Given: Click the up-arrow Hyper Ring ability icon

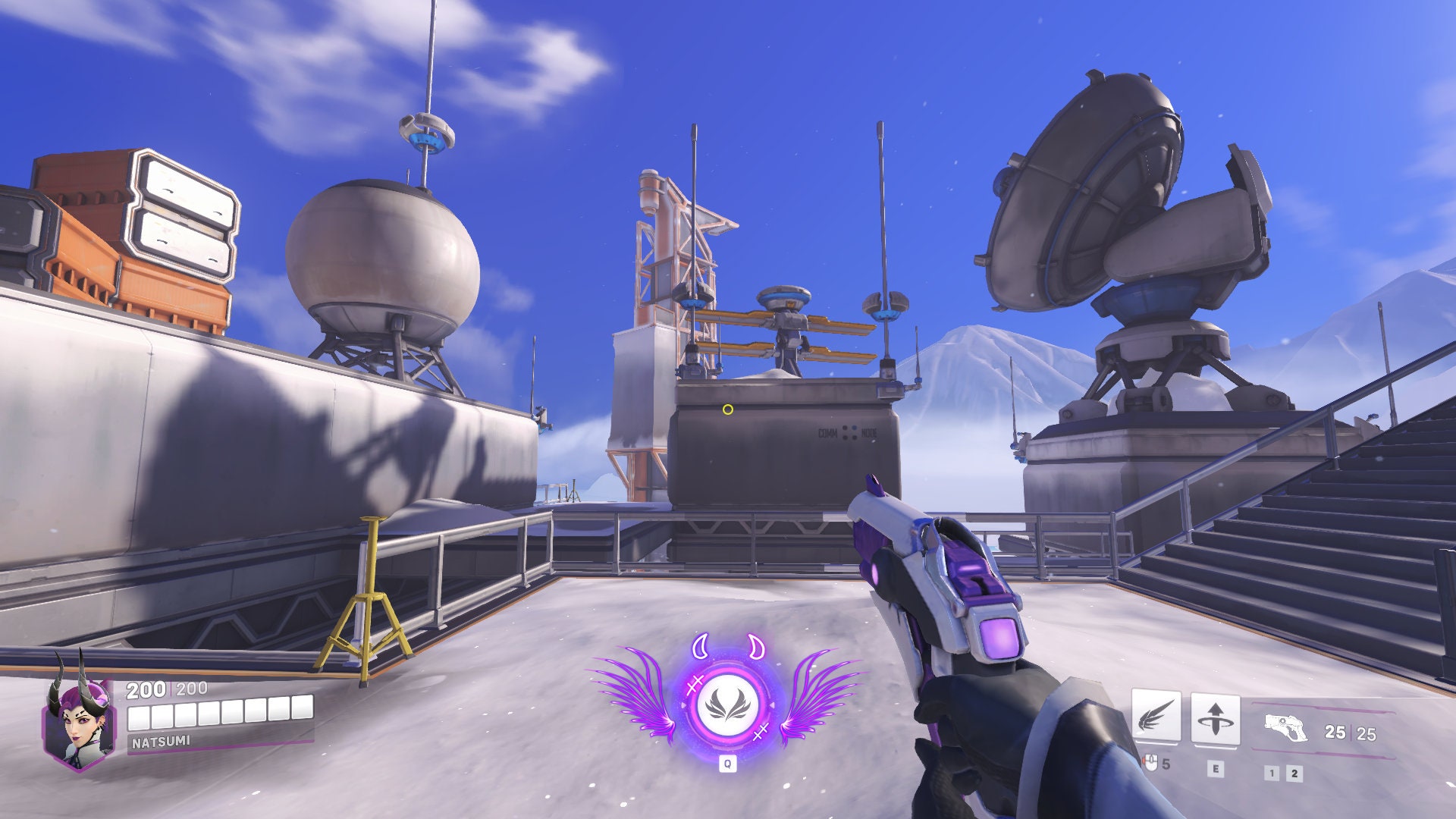Looking at the screenshot, I should (1216, 717).
